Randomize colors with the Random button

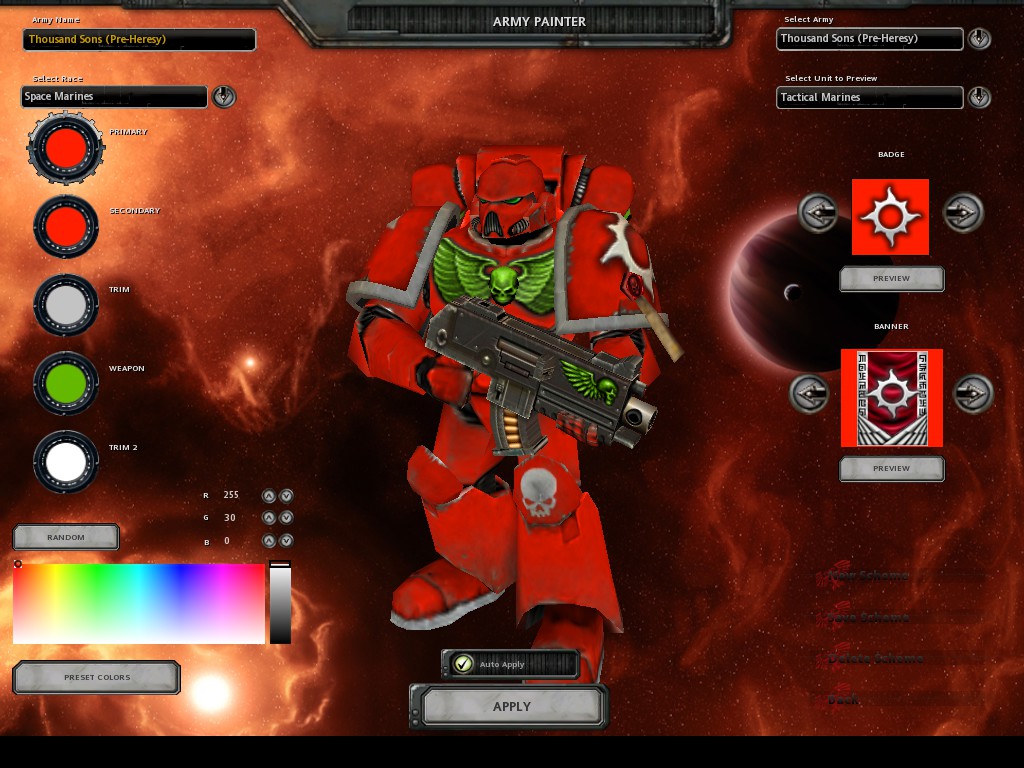66,537
